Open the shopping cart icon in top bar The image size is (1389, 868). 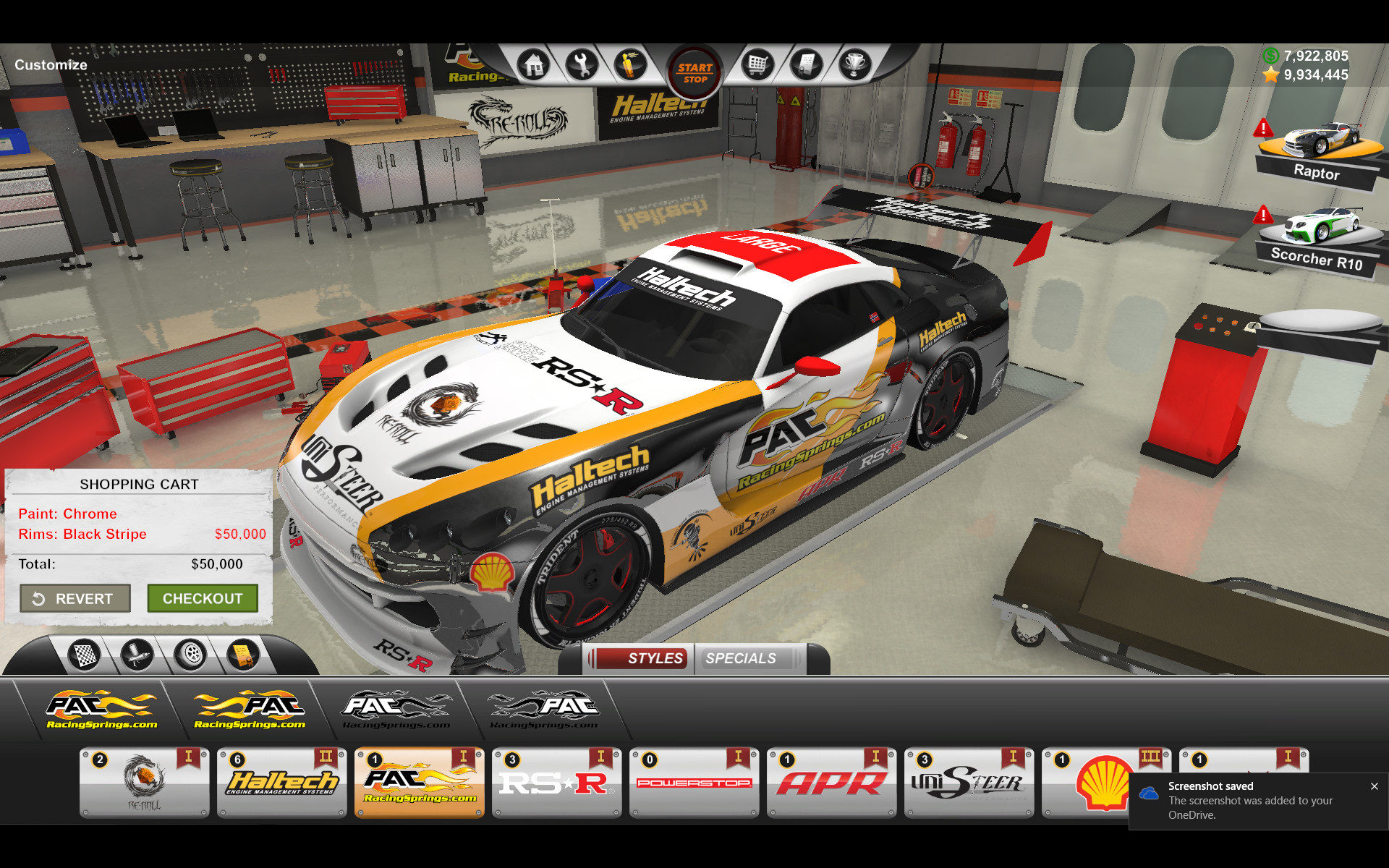coord(757,64)
